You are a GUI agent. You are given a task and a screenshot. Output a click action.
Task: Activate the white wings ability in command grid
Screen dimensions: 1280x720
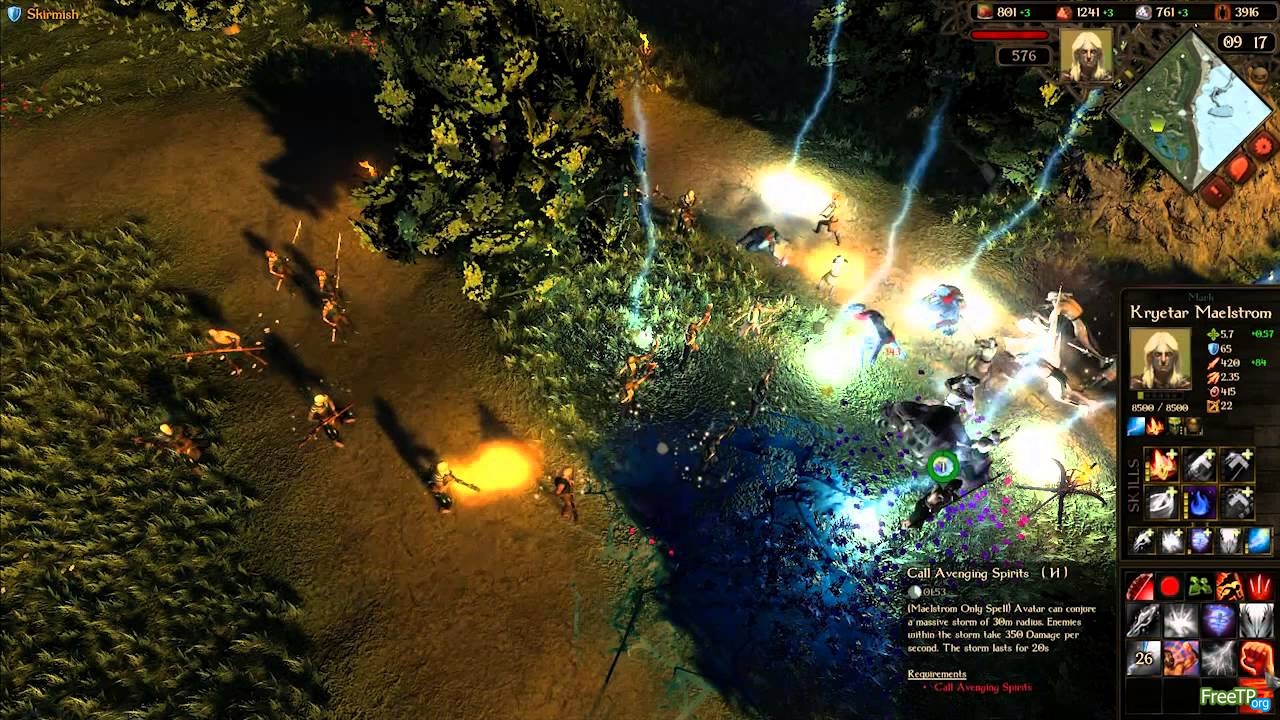click(x=1256, y=621)
